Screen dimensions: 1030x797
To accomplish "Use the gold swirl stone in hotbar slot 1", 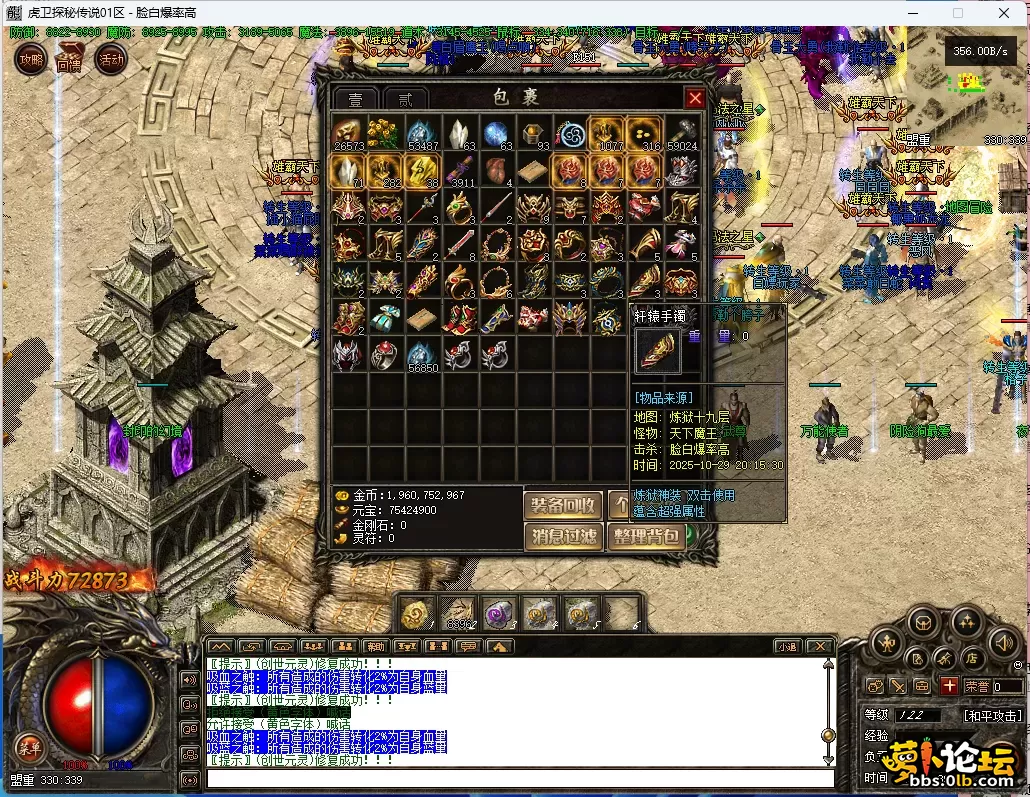I will [417, 612].
